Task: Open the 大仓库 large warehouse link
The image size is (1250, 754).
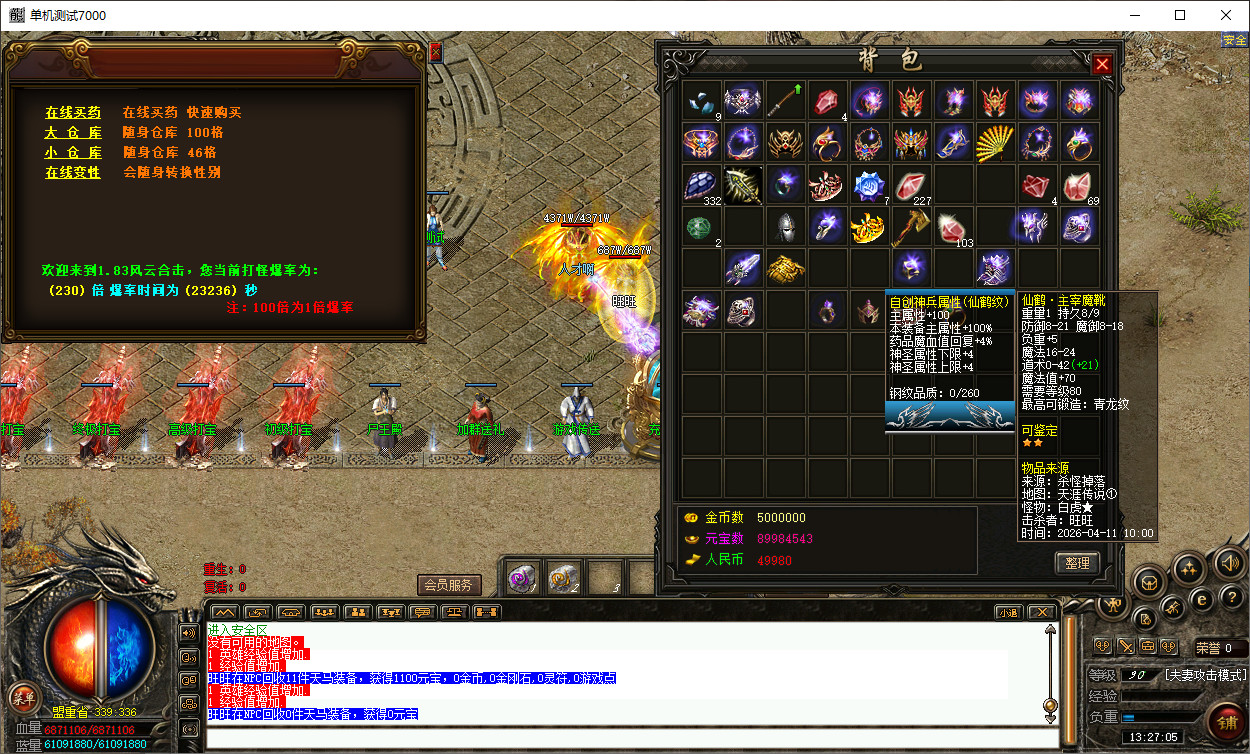Action: (72, 132)
